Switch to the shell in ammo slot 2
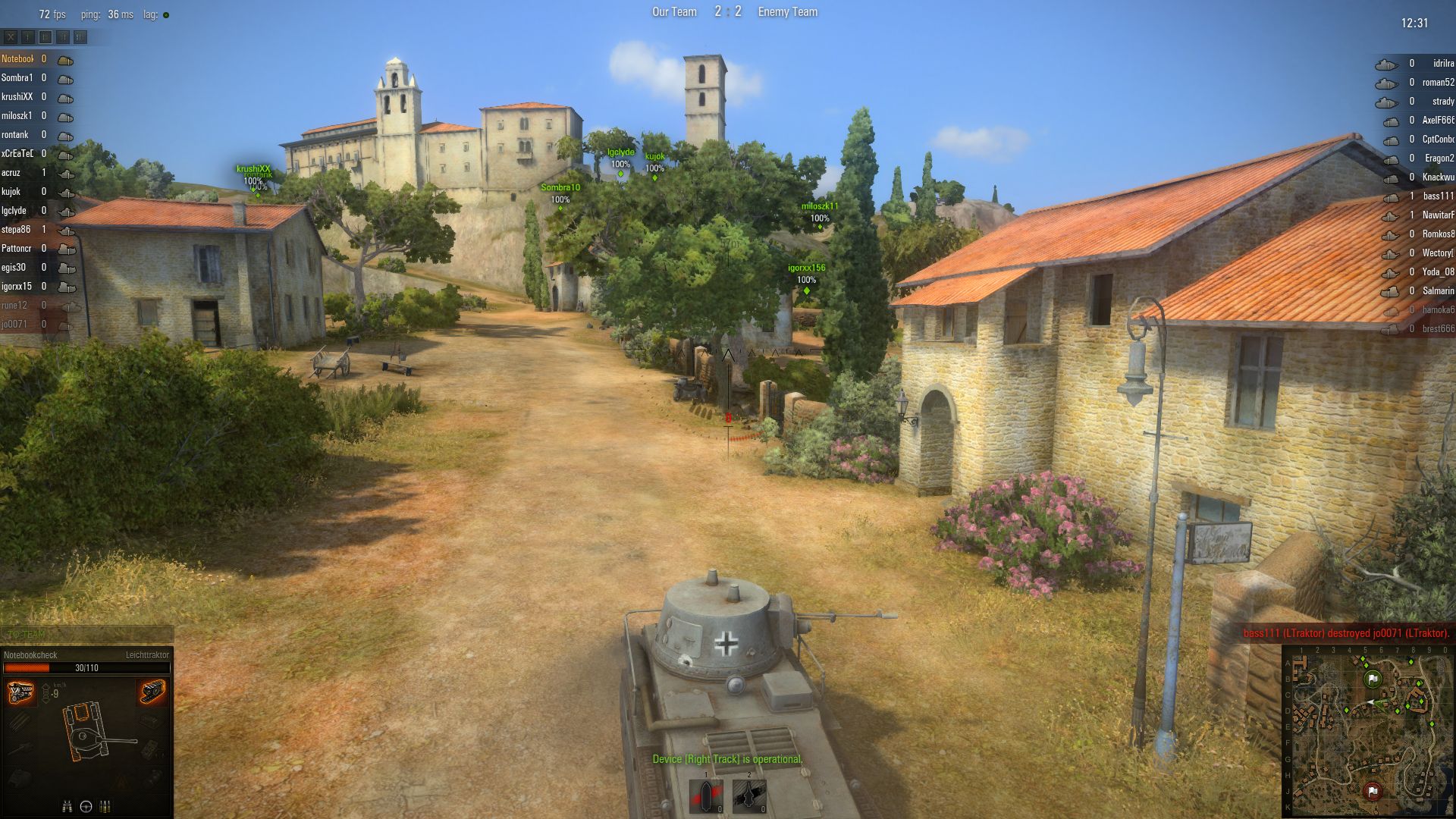Screen dimensions: 1456x819 (749, 796)
